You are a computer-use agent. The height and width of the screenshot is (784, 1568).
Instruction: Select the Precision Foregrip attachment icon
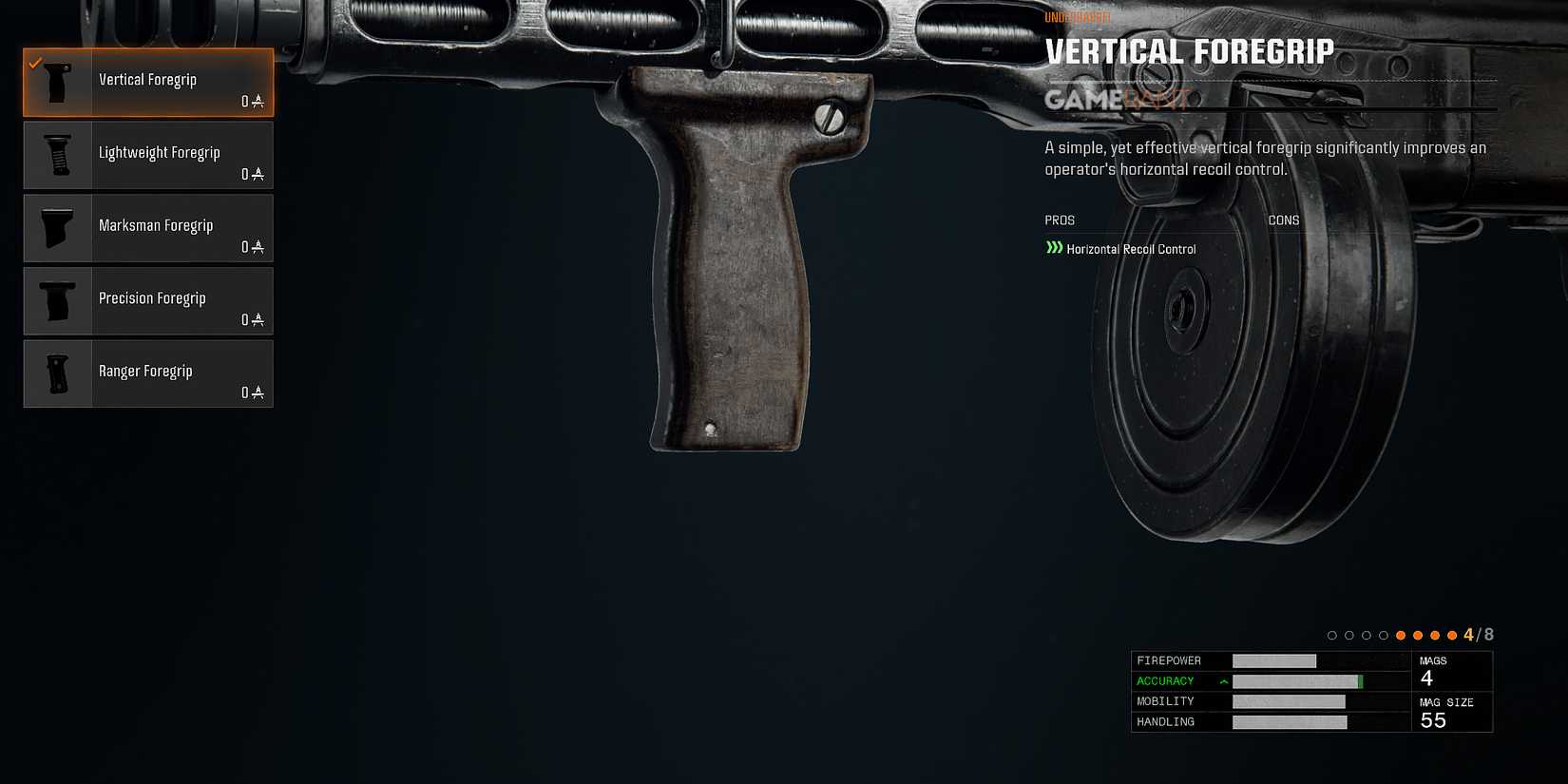[57, 300]
